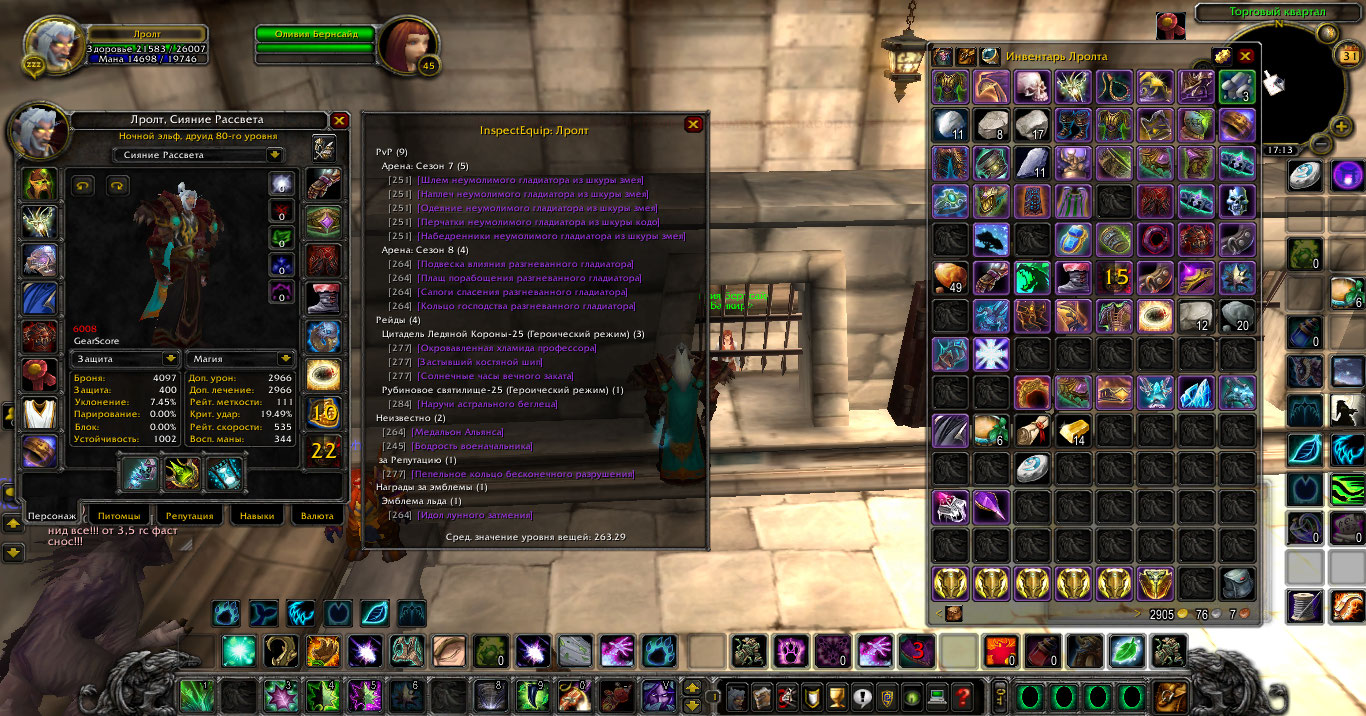Close the Инвентарь Лролта bag window

pos(1245,57)
